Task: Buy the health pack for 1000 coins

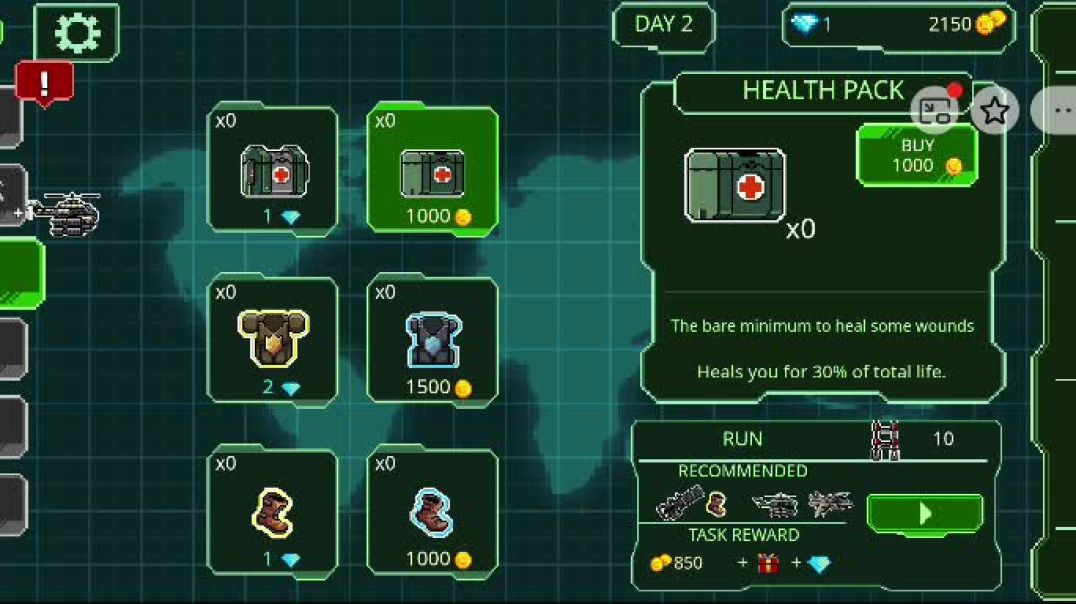Action: click(x=917, y=155)
